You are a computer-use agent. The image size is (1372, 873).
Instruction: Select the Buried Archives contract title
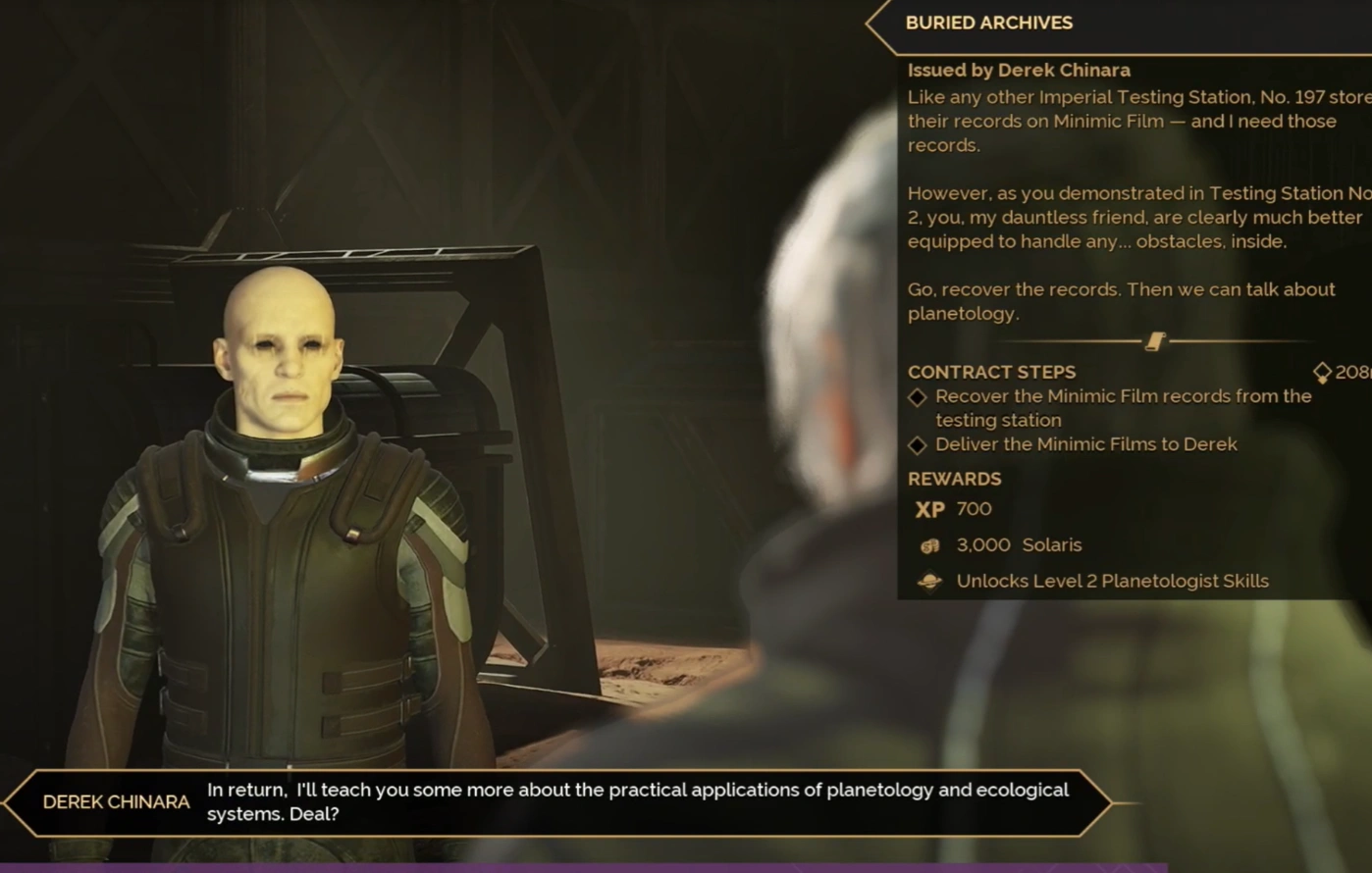coord(988,23)
